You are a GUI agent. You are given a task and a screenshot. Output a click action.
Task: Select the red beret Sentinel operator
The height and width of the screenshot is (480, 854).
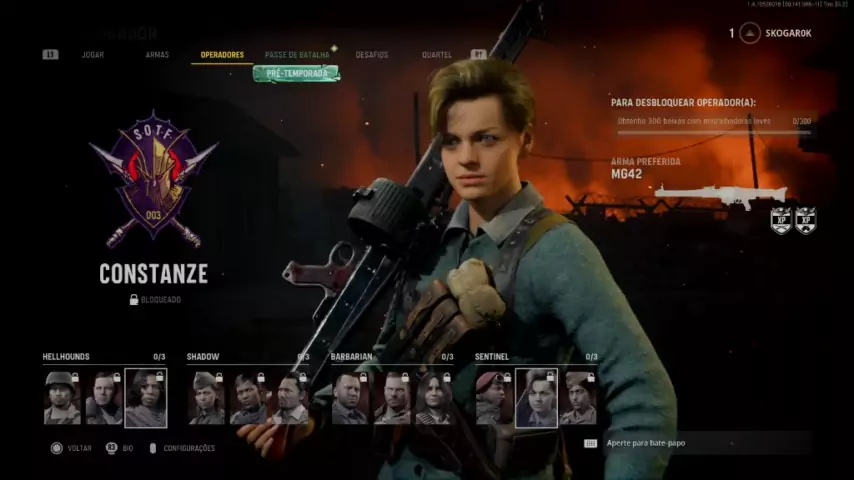(x=493, y=398)
